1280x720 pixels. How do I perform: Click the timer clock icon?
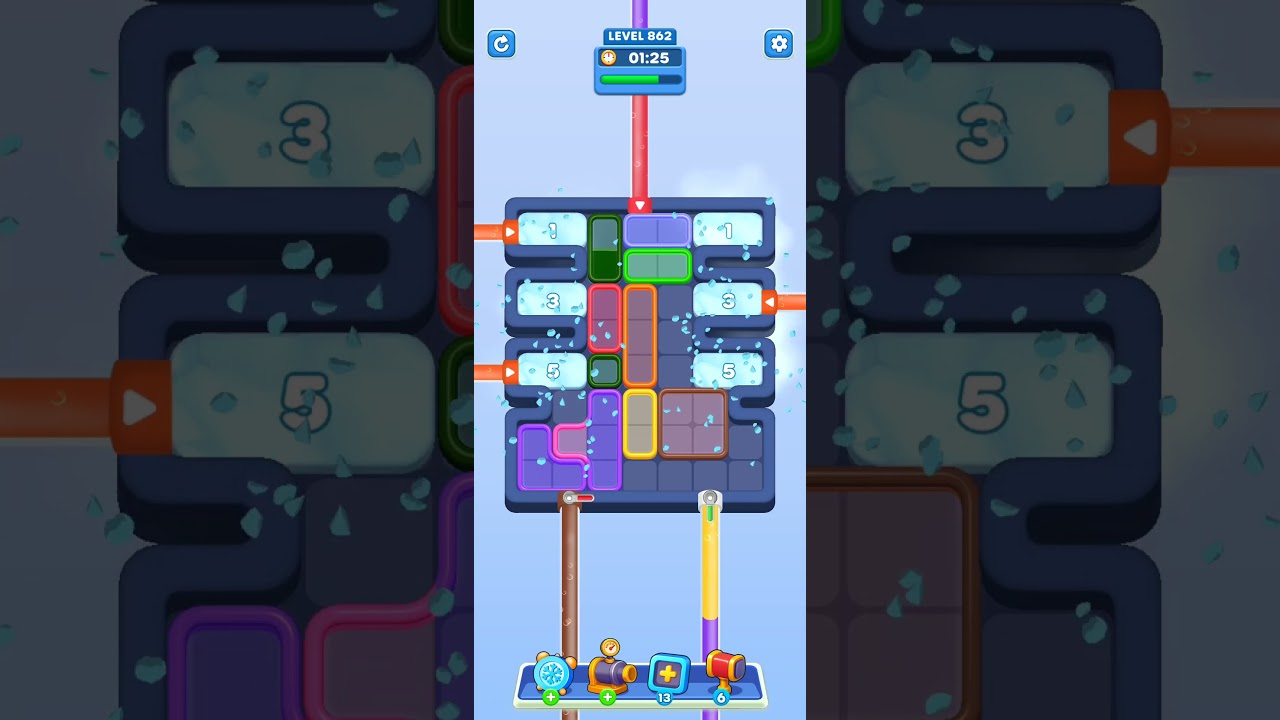pos(607,58)
